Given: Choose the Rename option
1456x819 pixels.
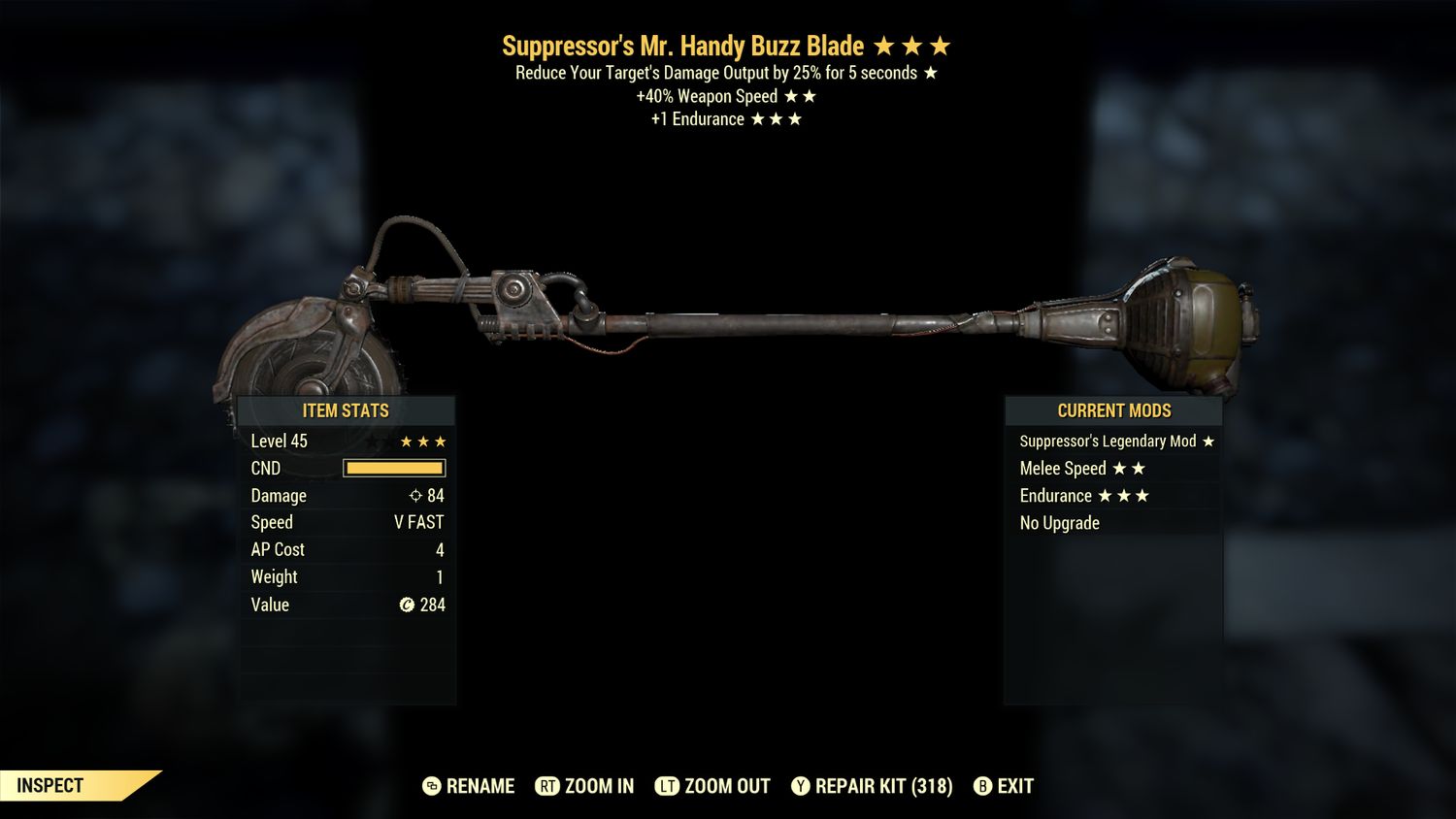Looking at the screenshot, I should click(x=469, y=786).
